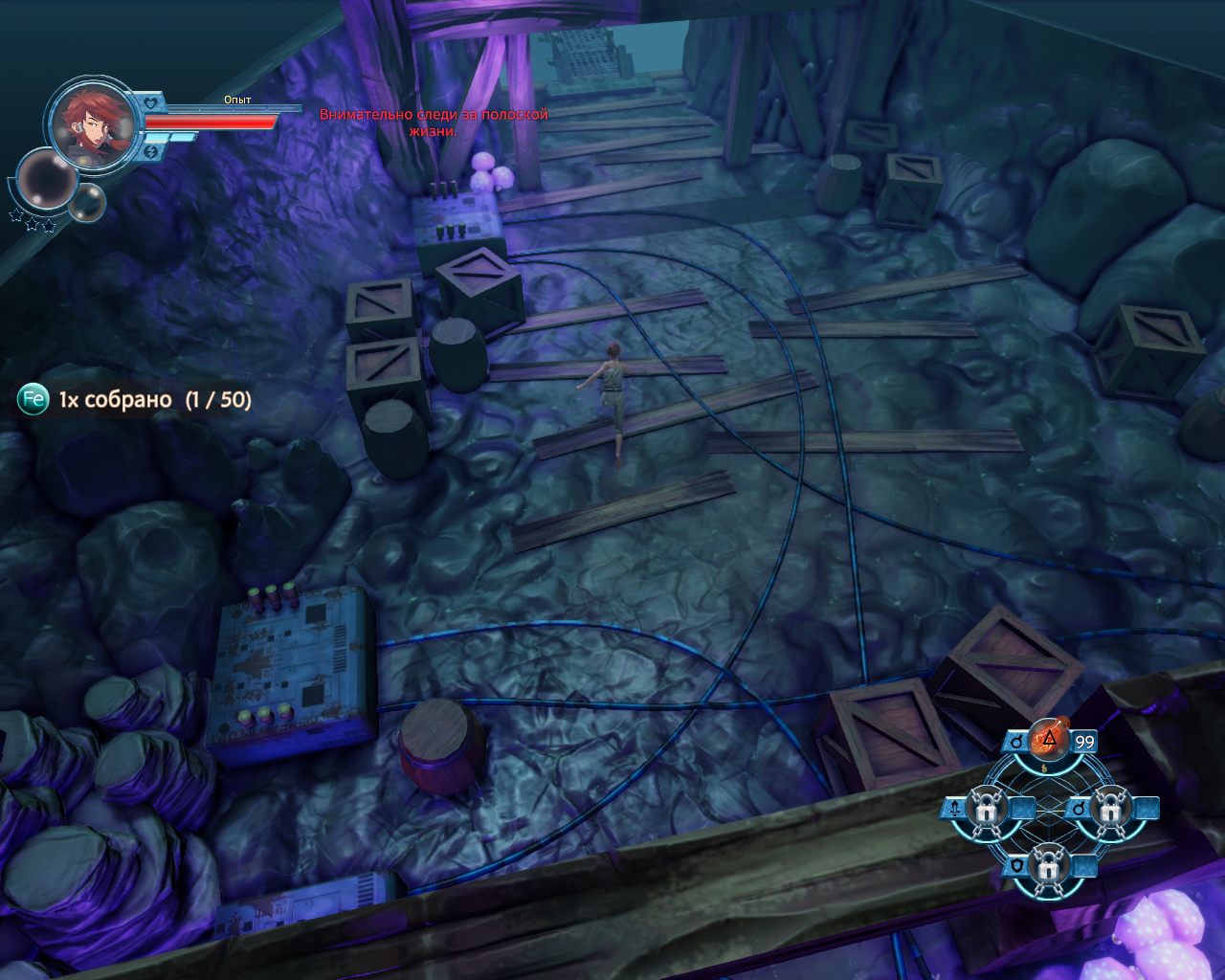Click the Fe iron collected notification
The height and width of the screenshot is (980, 1225).
coord(135,399)
